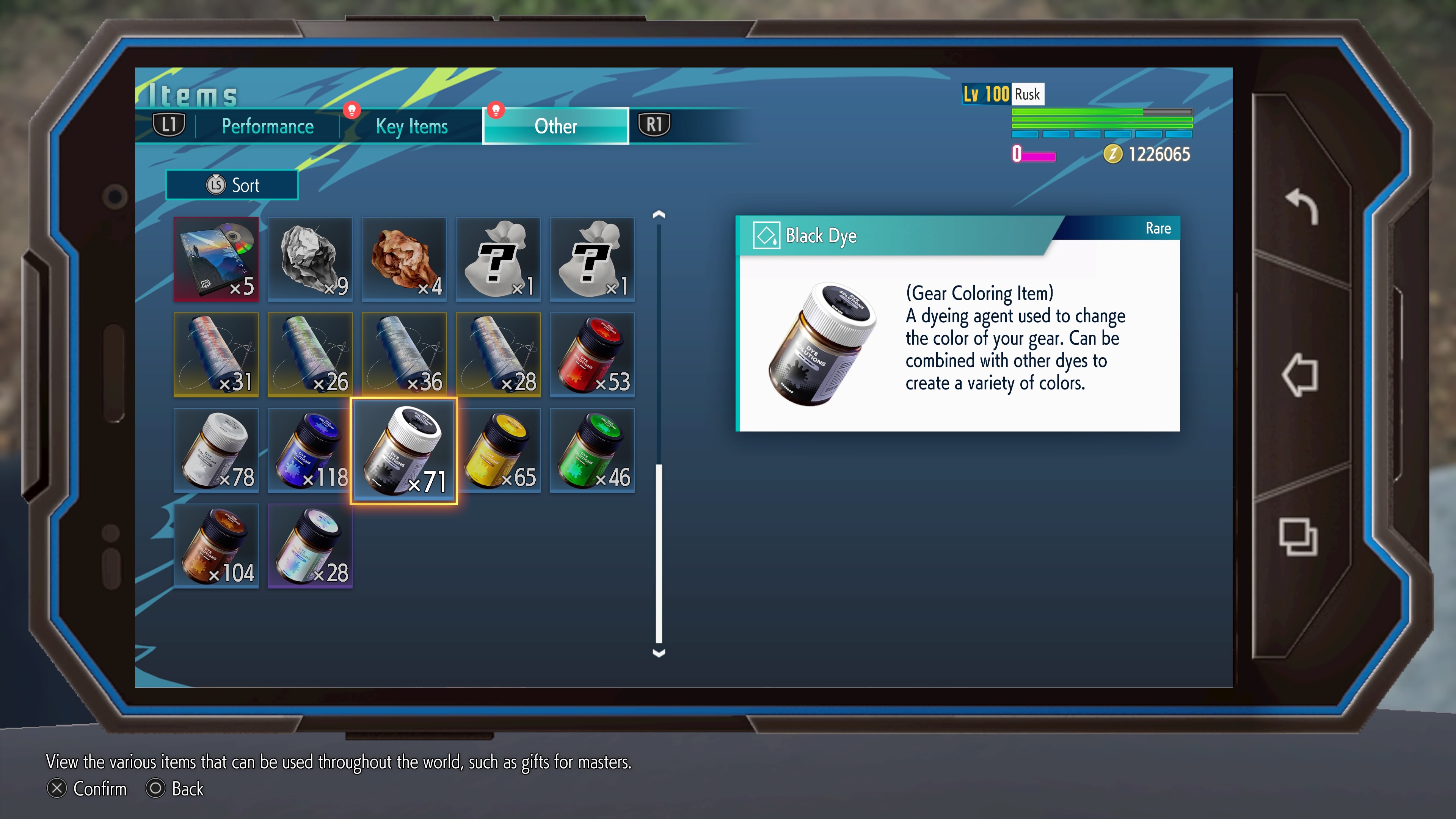Click the up arrow above the scrollbar
This screenshot has height=819, width=1456.
point(659,213)
